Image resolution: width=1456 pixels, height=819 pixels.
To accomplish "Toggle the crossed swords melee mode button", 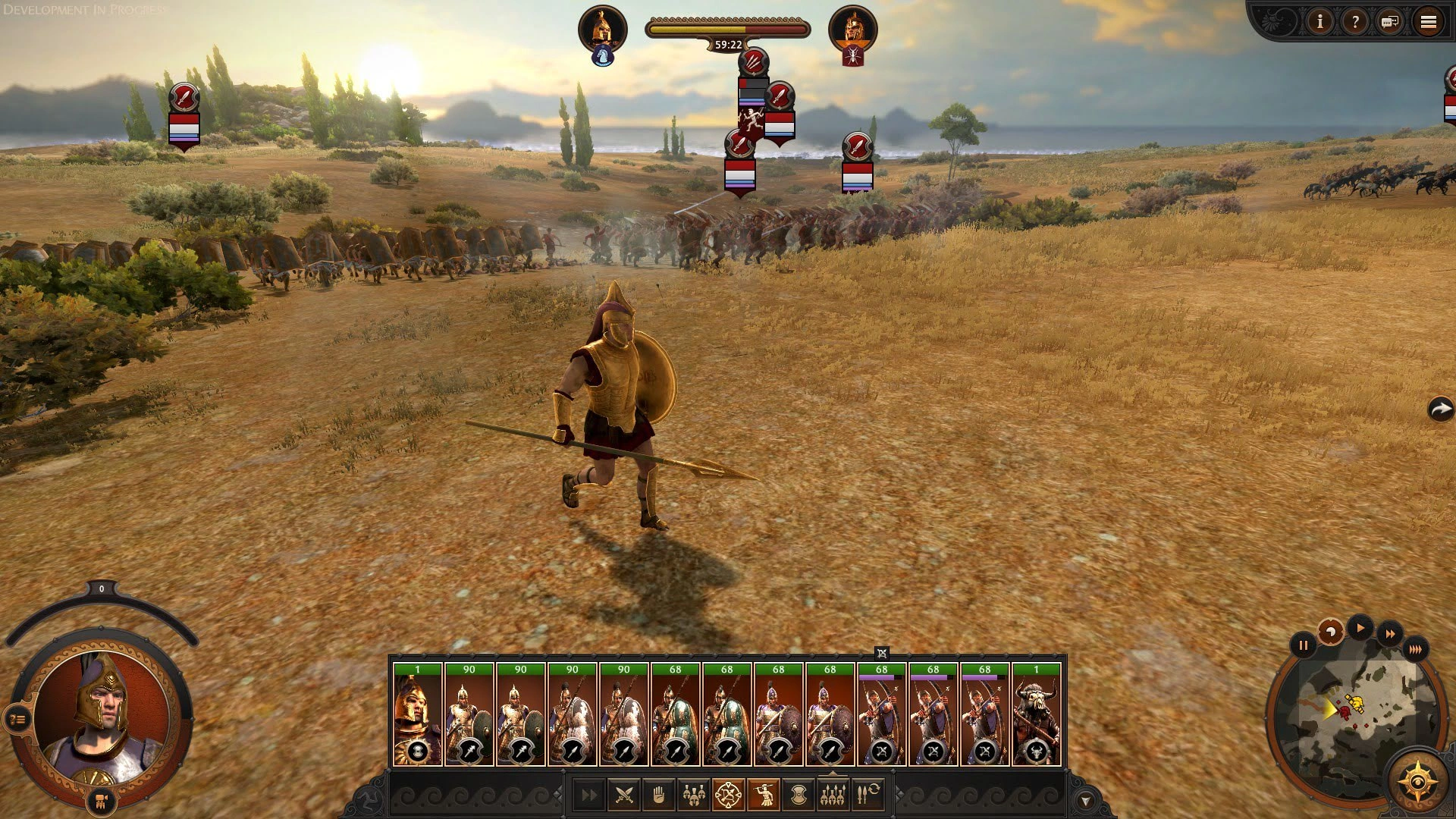I will coord(624,795).
